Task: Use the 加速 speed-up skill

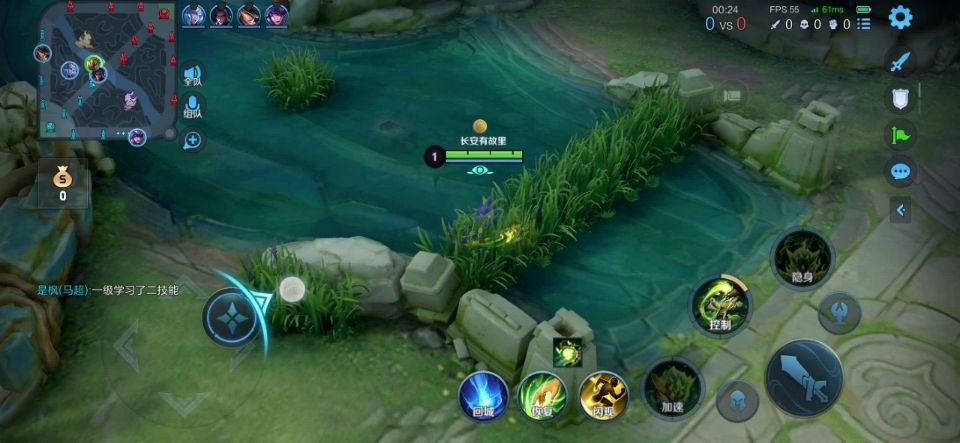Action: pyautogui.click(x=672, y=388)
